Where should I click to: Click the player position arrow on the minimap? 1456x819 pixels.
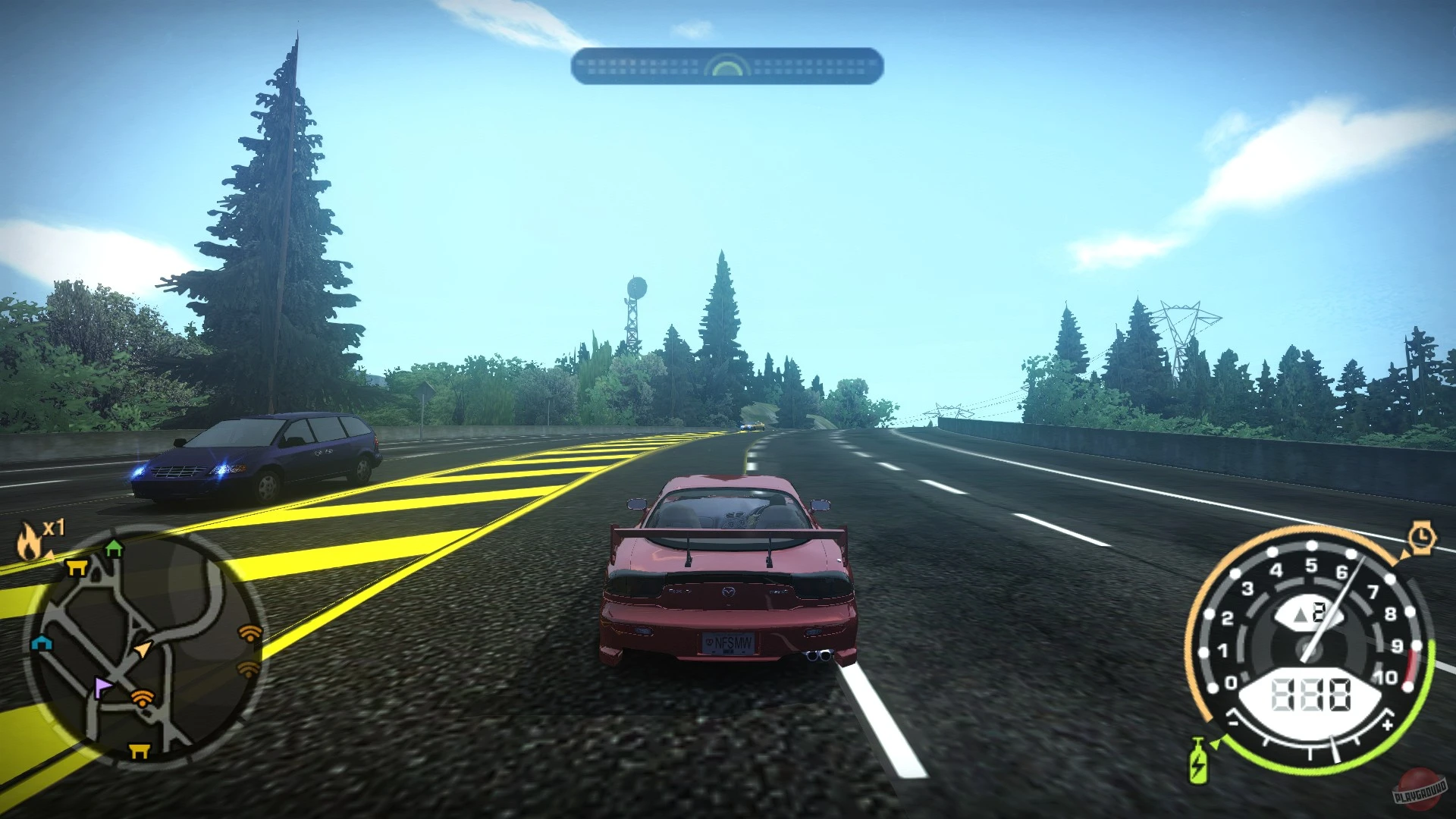142,649
